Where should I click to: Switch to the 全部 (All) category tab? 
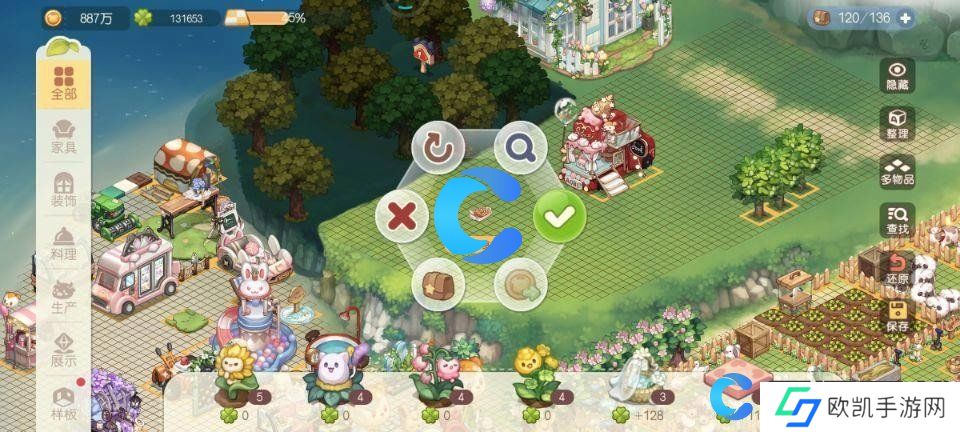pyautogui.click(x=64, y=83)
